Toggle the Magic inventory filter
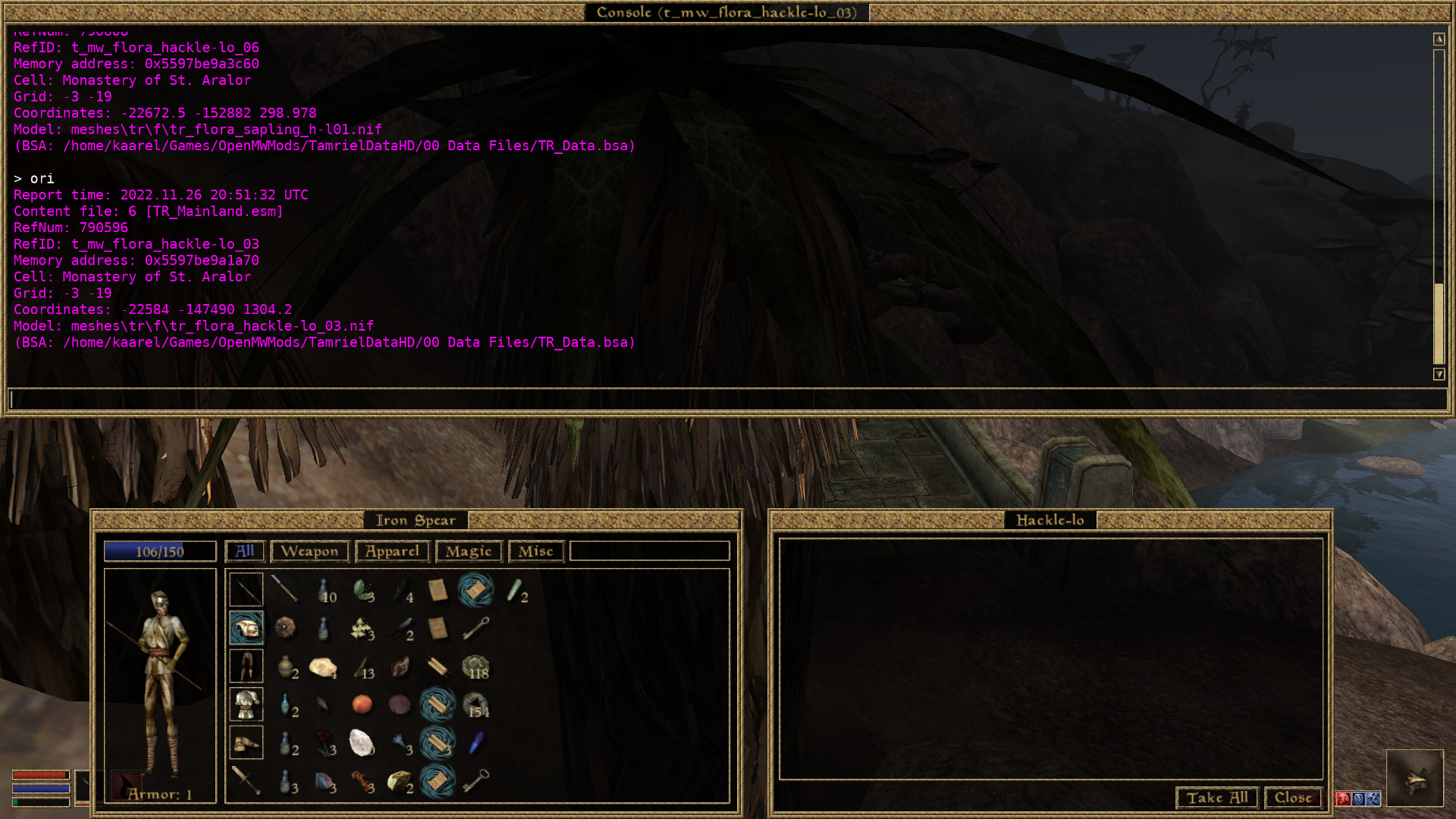The height and width of the screenshot is (819, 1456). tap(468, 551)
